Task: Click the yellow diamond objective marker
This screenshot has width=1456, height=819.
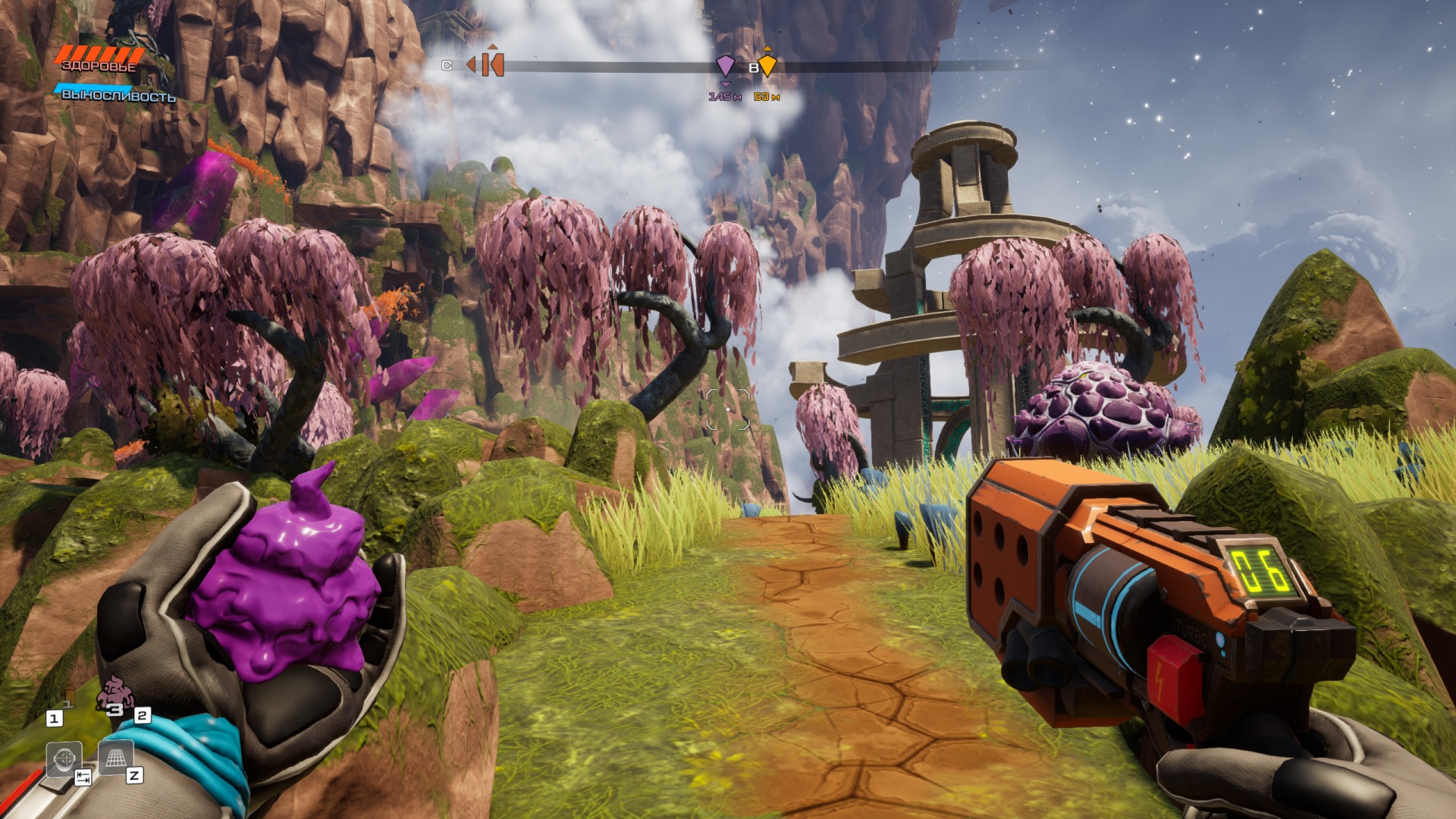Action: point(767,65)
